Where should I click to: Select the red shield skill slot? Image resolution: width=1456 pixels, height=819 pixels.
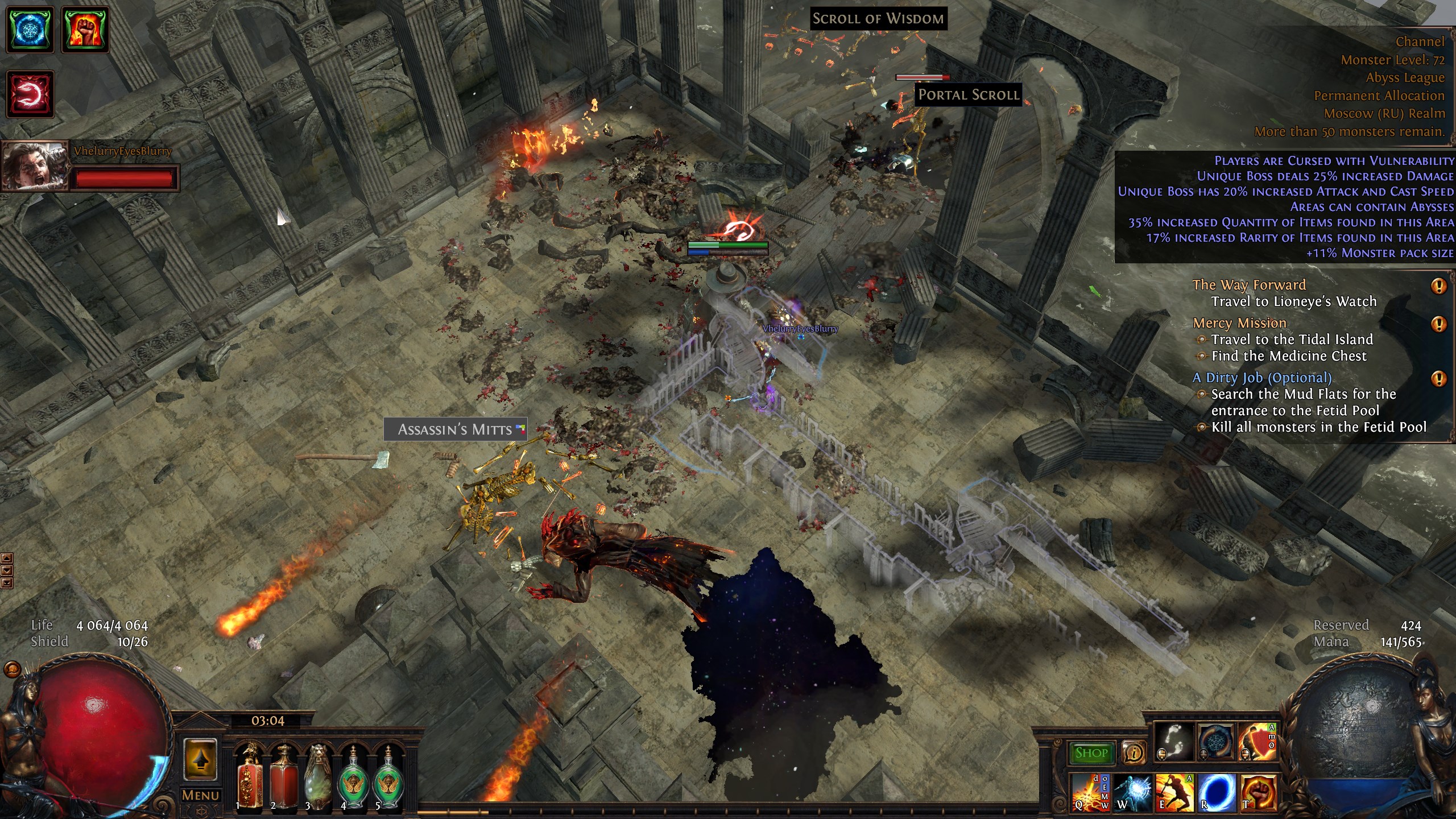[1258, 742]
